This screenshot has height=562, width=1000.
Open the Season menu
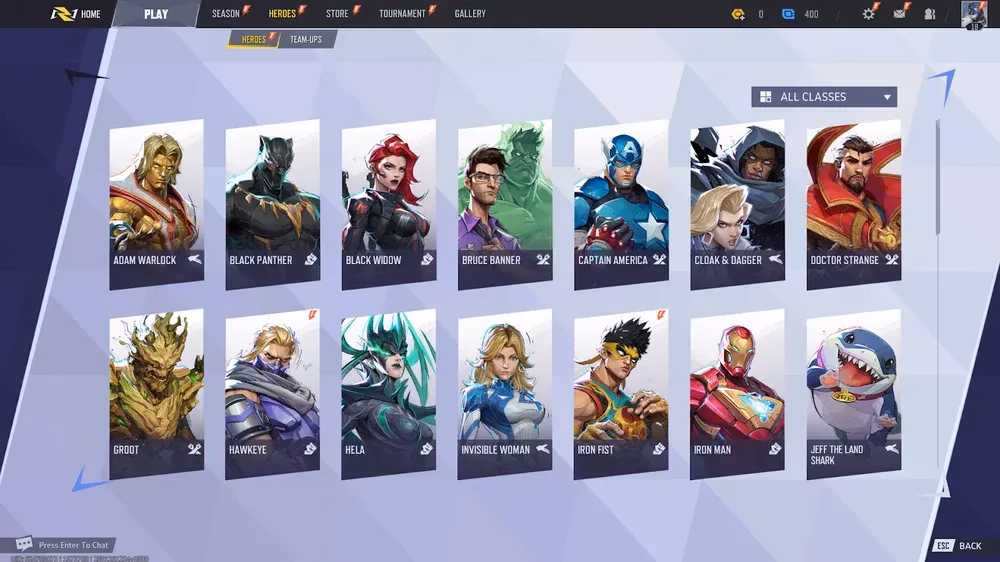(x=226, y=14)
